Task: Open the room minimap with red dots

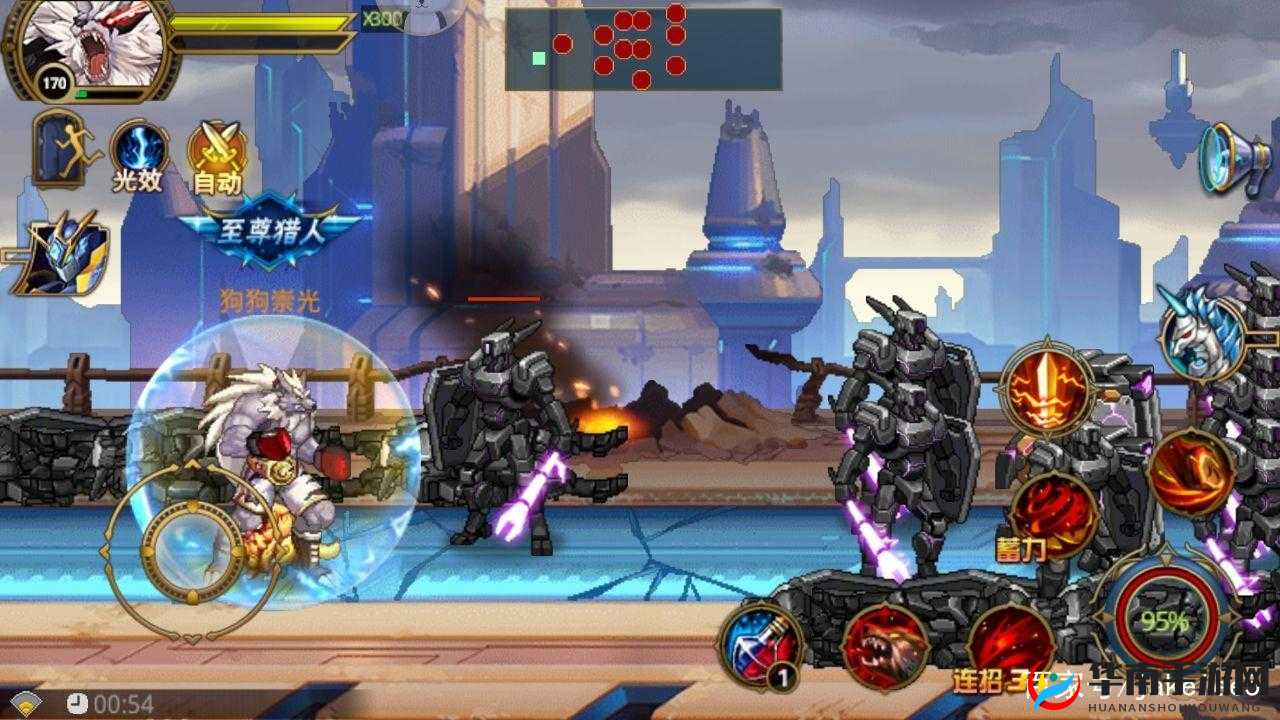Action: pos(642,48)
